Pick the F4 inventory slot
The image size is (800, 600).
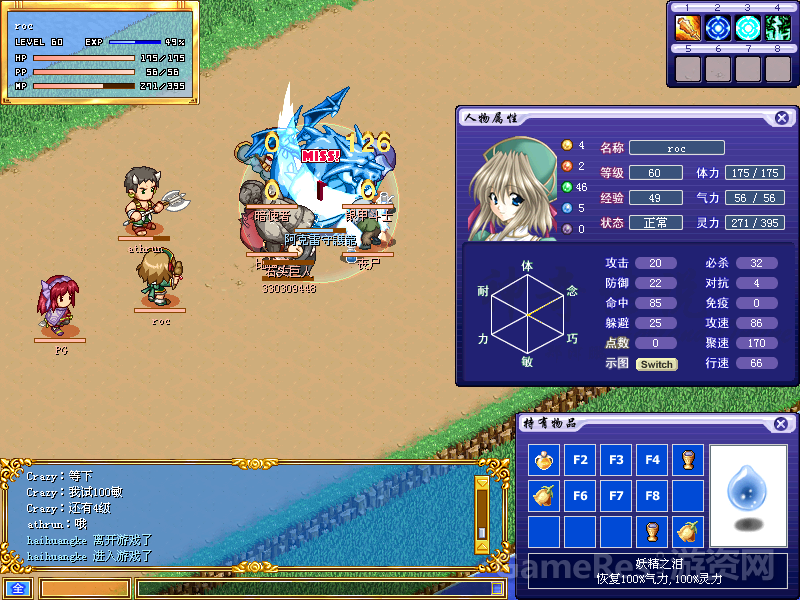coord(652,461)
